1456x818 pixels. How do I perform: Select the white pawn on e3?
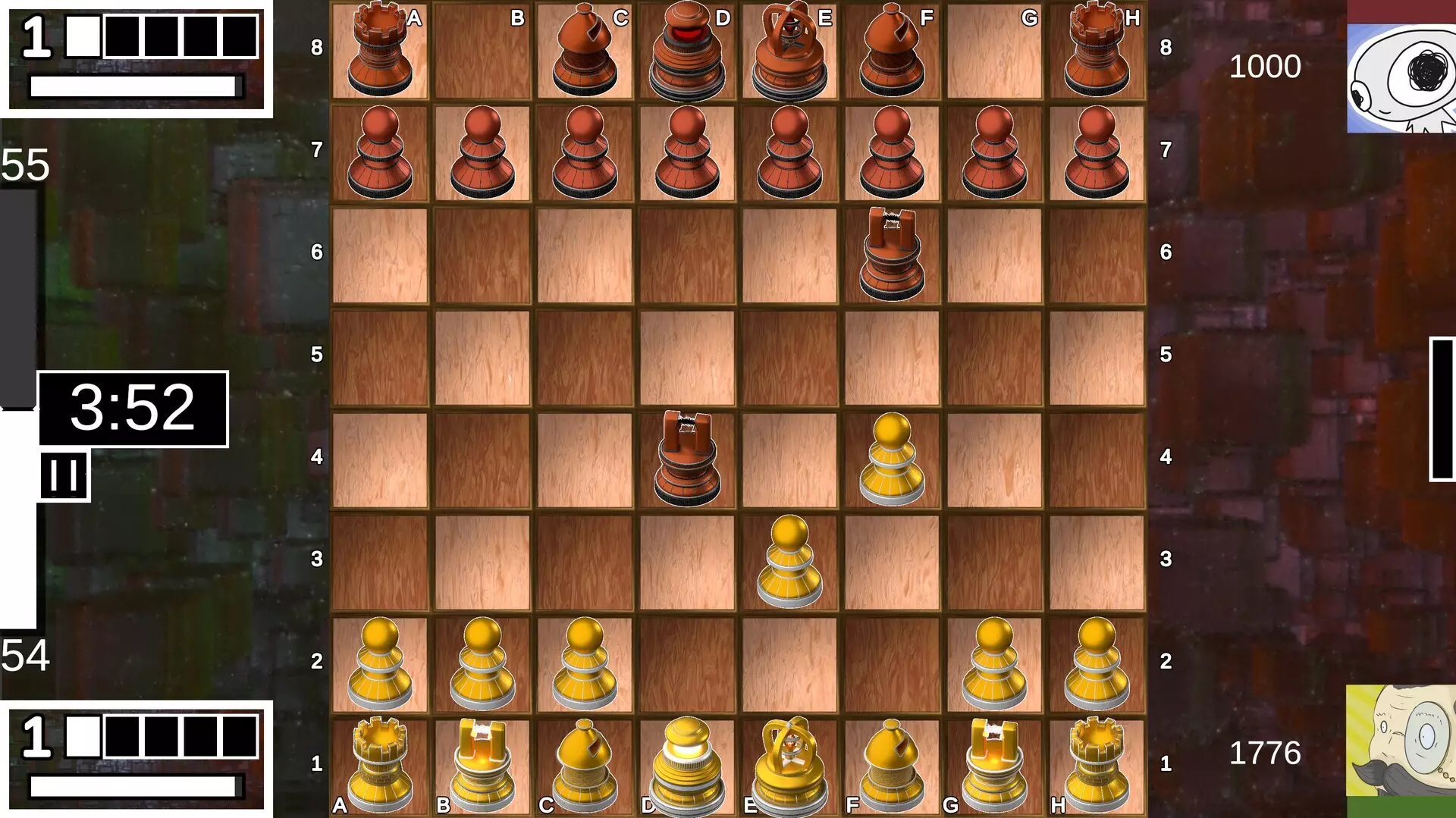790,557
